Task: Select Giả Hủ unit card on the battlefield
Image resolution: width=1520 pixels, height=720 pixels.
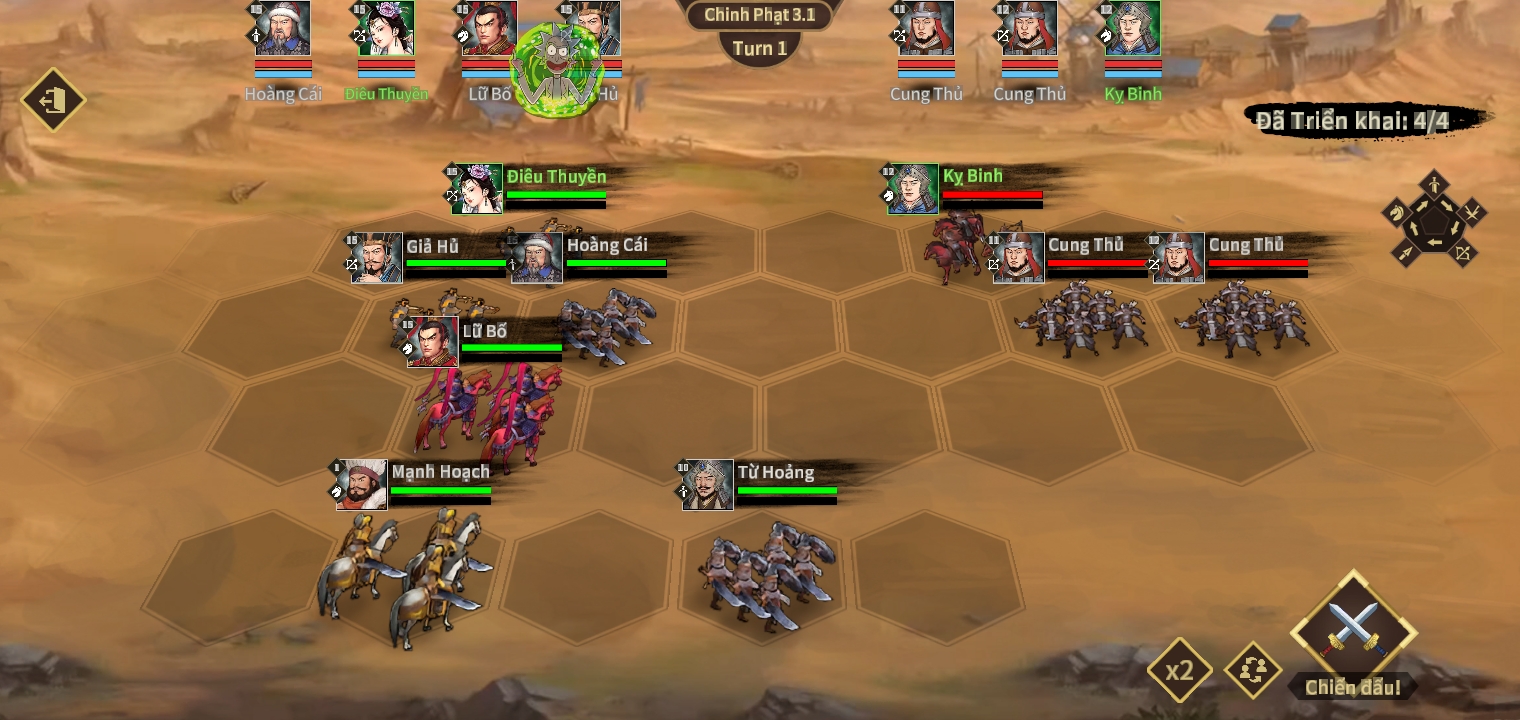Action: tap(377, 258)
